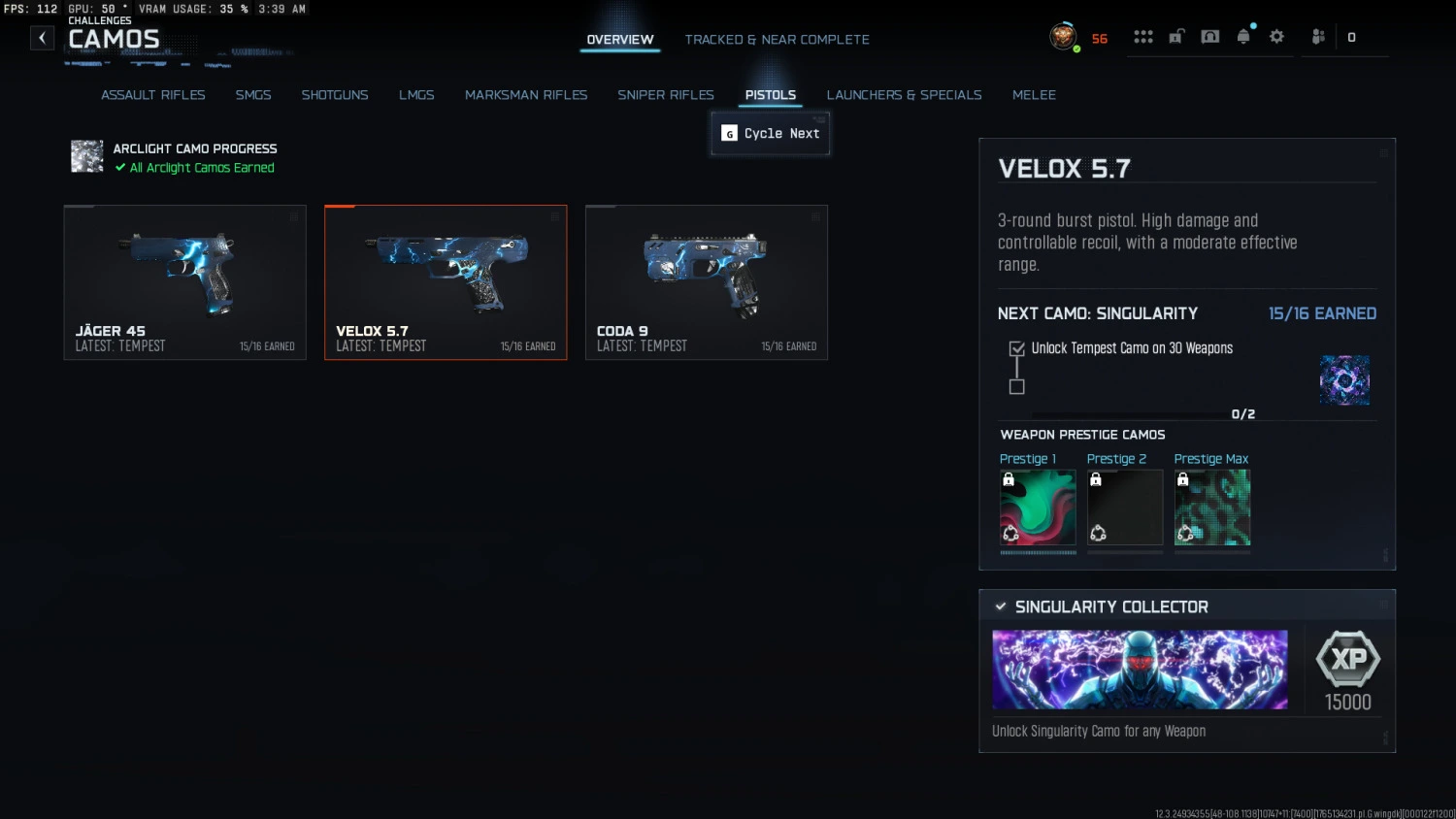The width and height of the screenshot is (1456, 819).
Task: Select the Sniper Rifles category
Action: [666, 94]
